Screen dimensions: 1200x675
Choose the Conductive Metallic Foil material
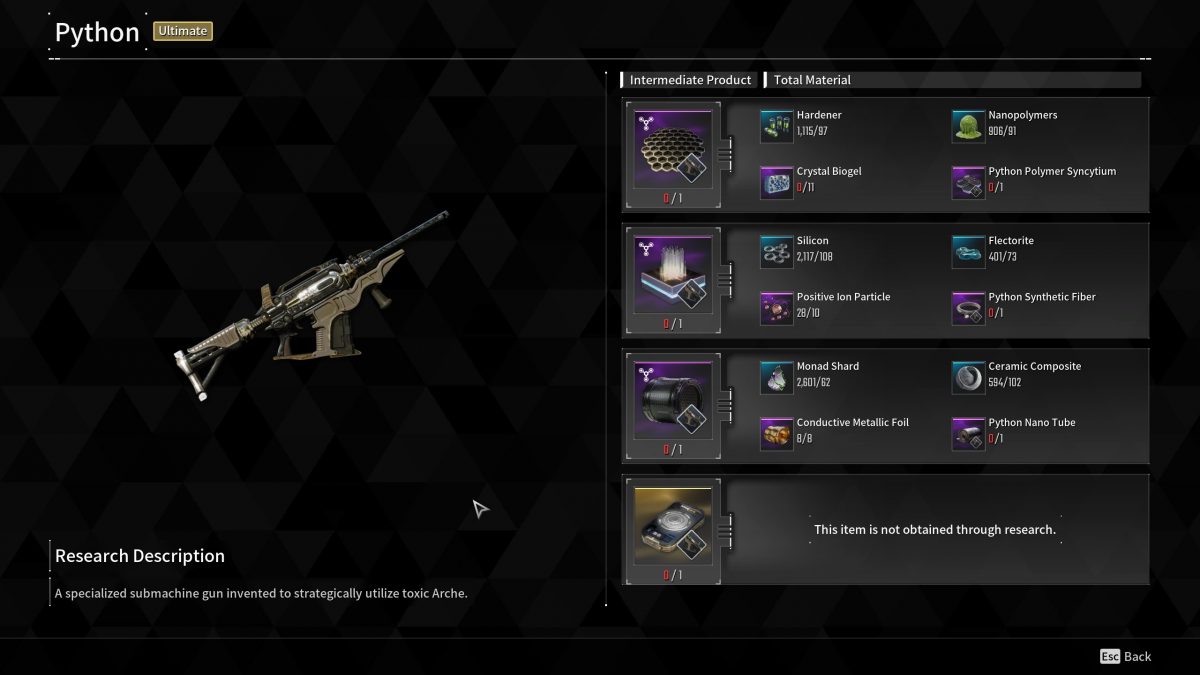(776, 433)
